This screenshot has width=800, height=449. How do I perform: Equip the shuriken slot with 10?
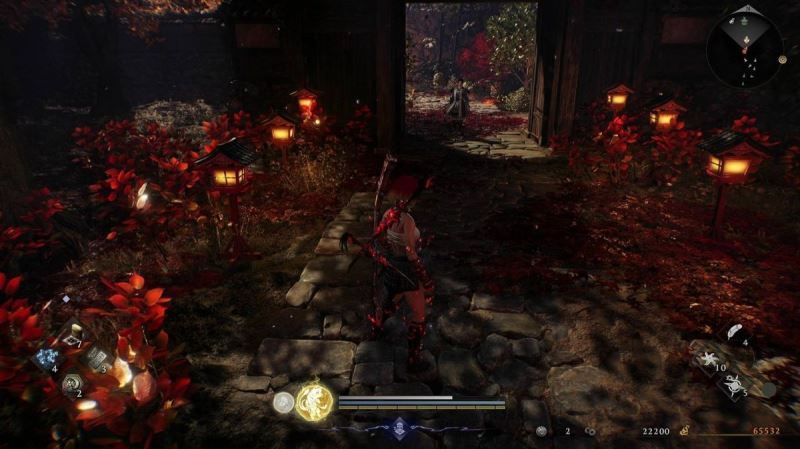(x=709, y=358)
